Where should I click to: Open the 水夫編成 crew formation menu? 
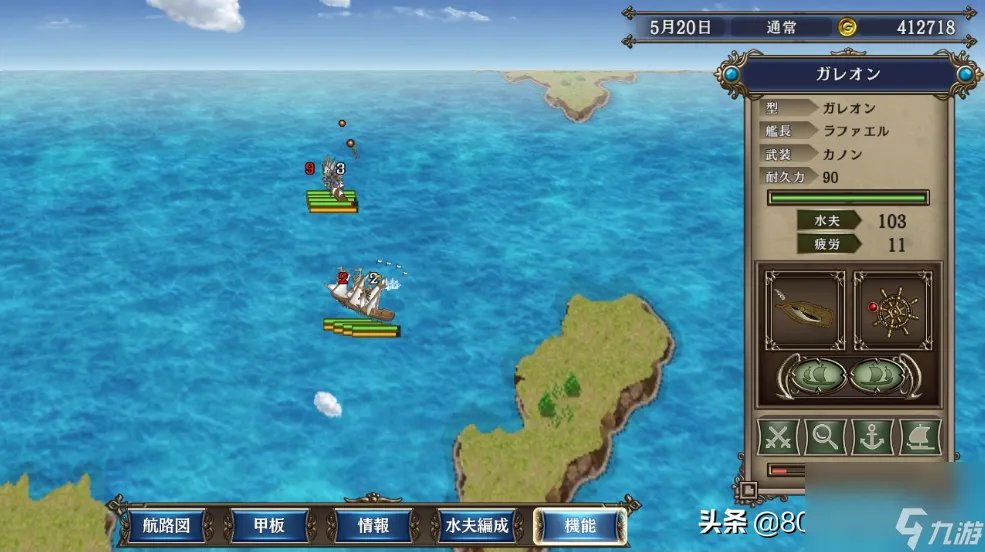point(477,525)
